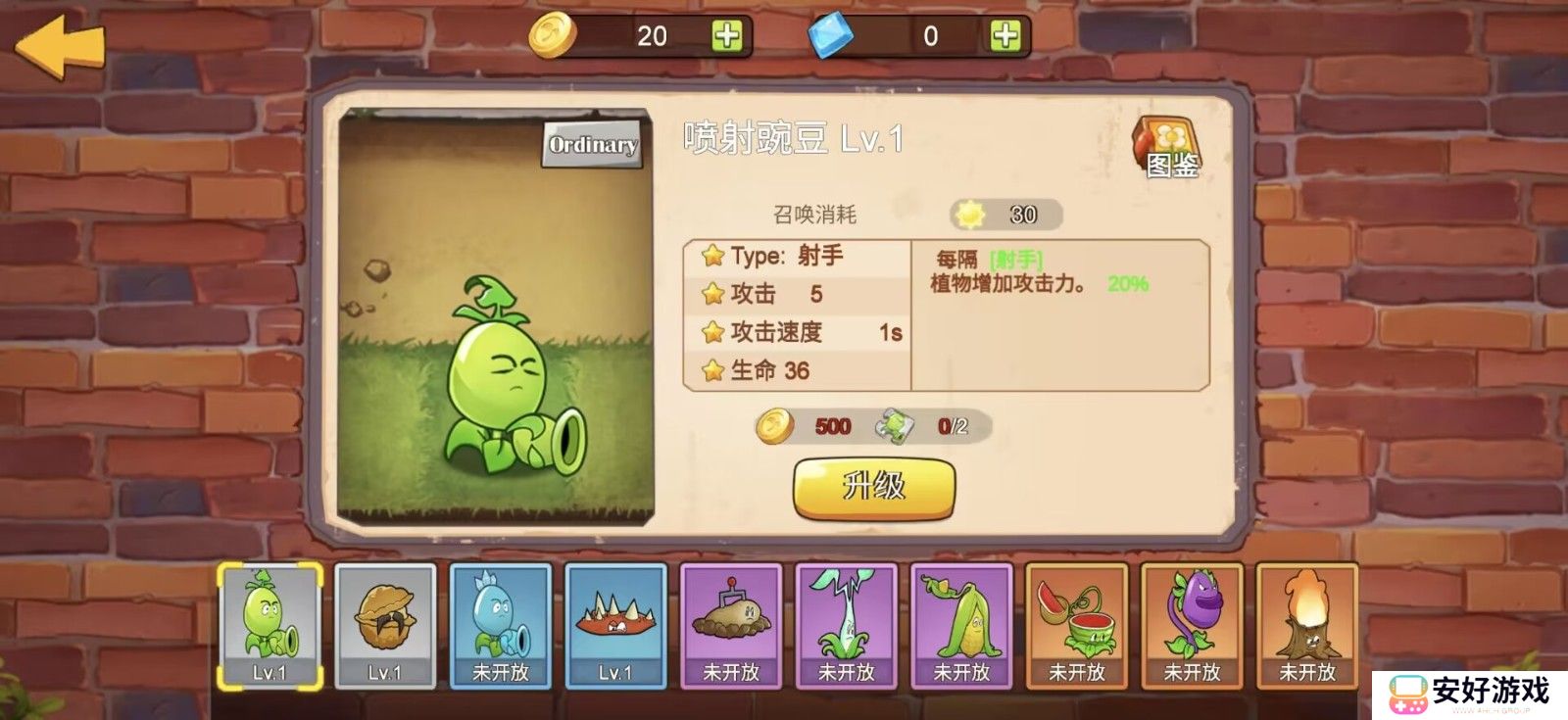Click the gold coin currency icon

click(x=553, y=34)
